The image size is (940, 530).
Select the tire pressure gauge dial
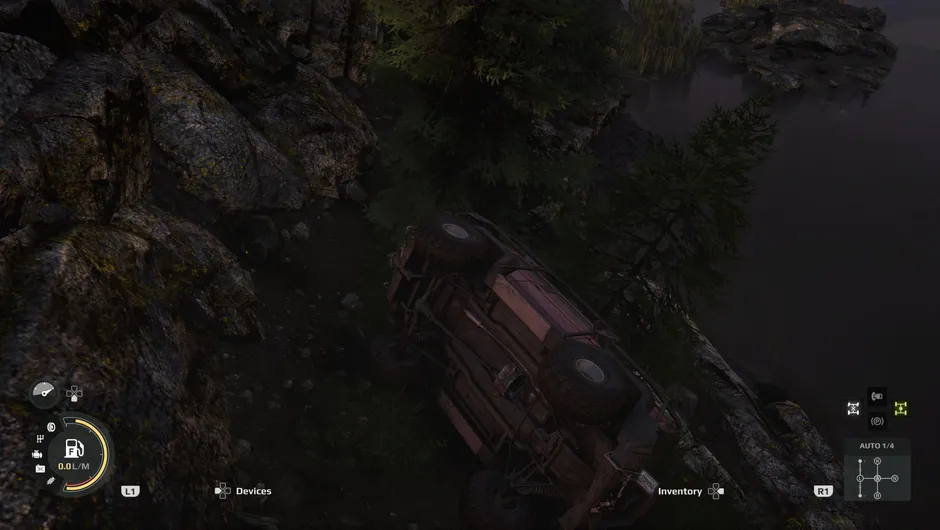click(x=44, y=394)
